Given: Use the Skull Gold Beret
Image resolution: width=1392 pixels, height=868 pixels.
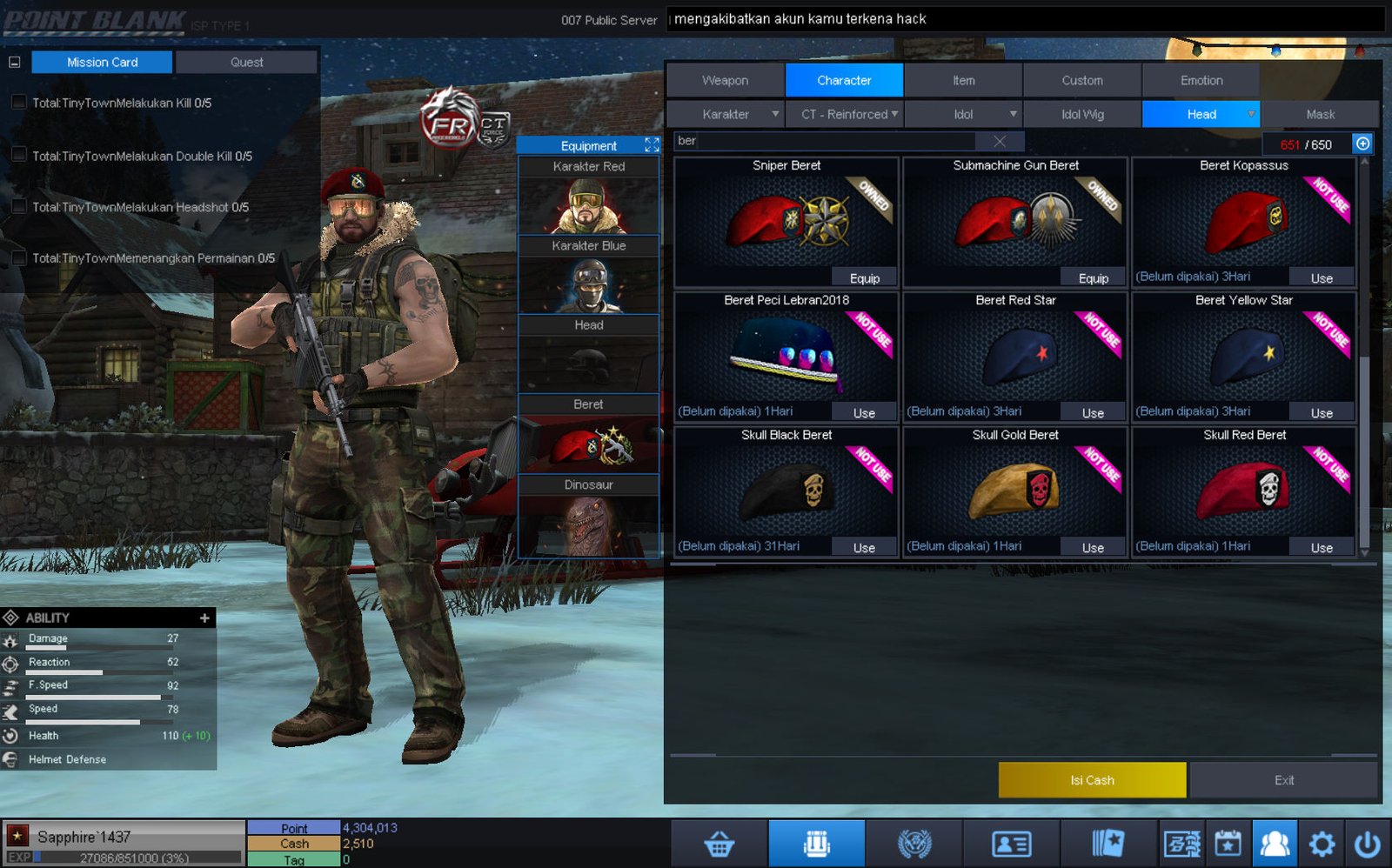Looking at the screenshot, I should (x=1093, y=548).
